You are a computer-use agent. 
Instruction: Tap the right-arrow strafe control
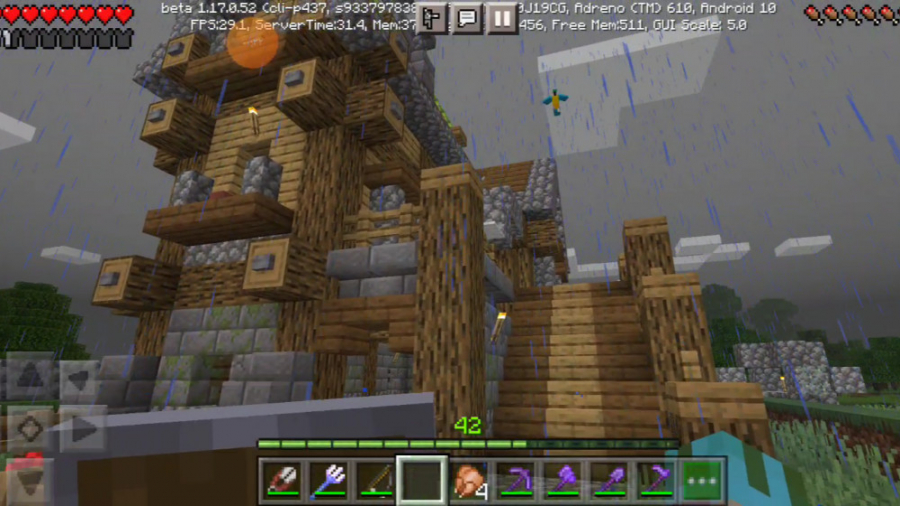tap(82, 430)
